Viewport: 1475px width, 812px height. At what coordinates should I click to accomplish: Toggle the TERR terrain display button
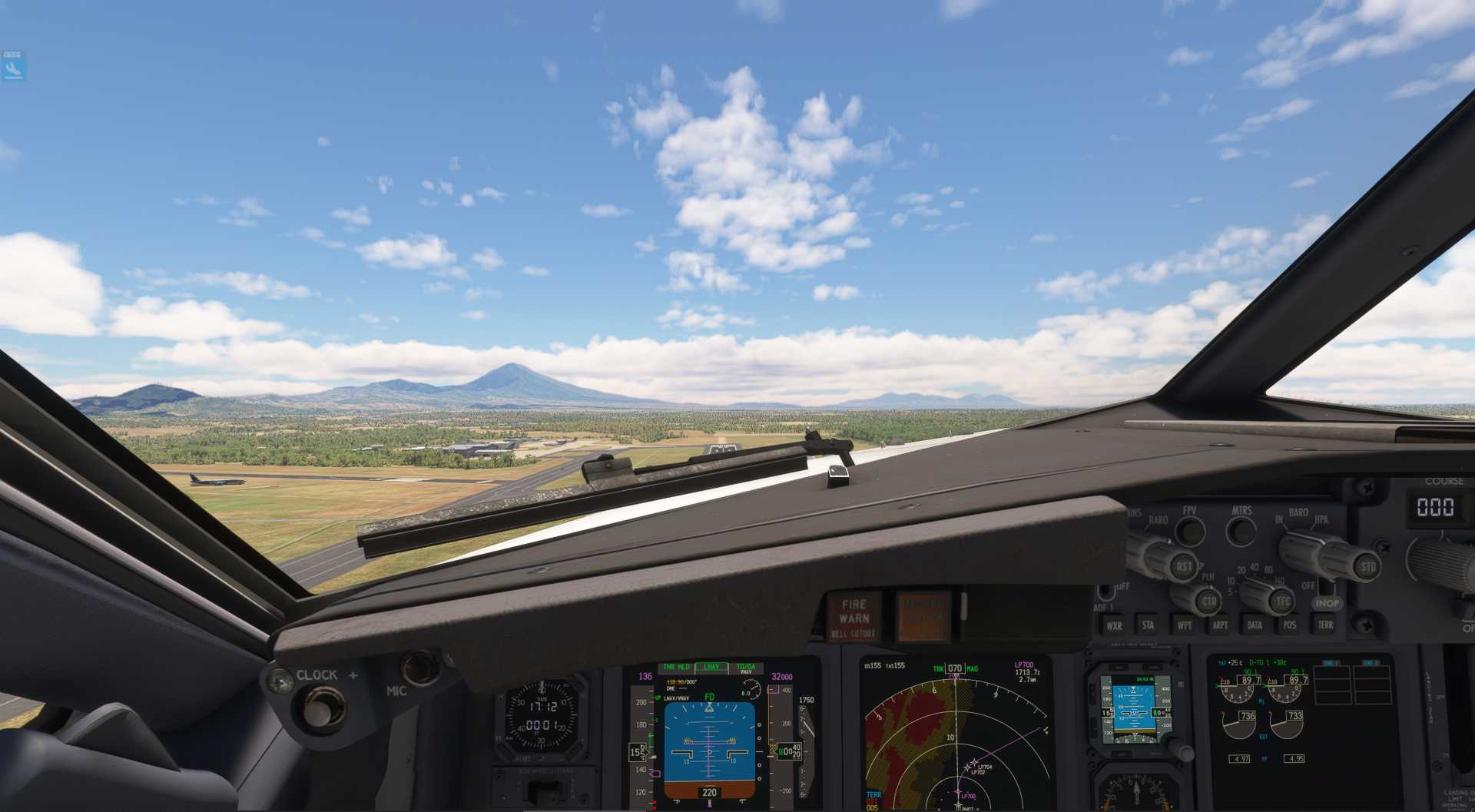pyautogui.click(x=1325, y=625)
